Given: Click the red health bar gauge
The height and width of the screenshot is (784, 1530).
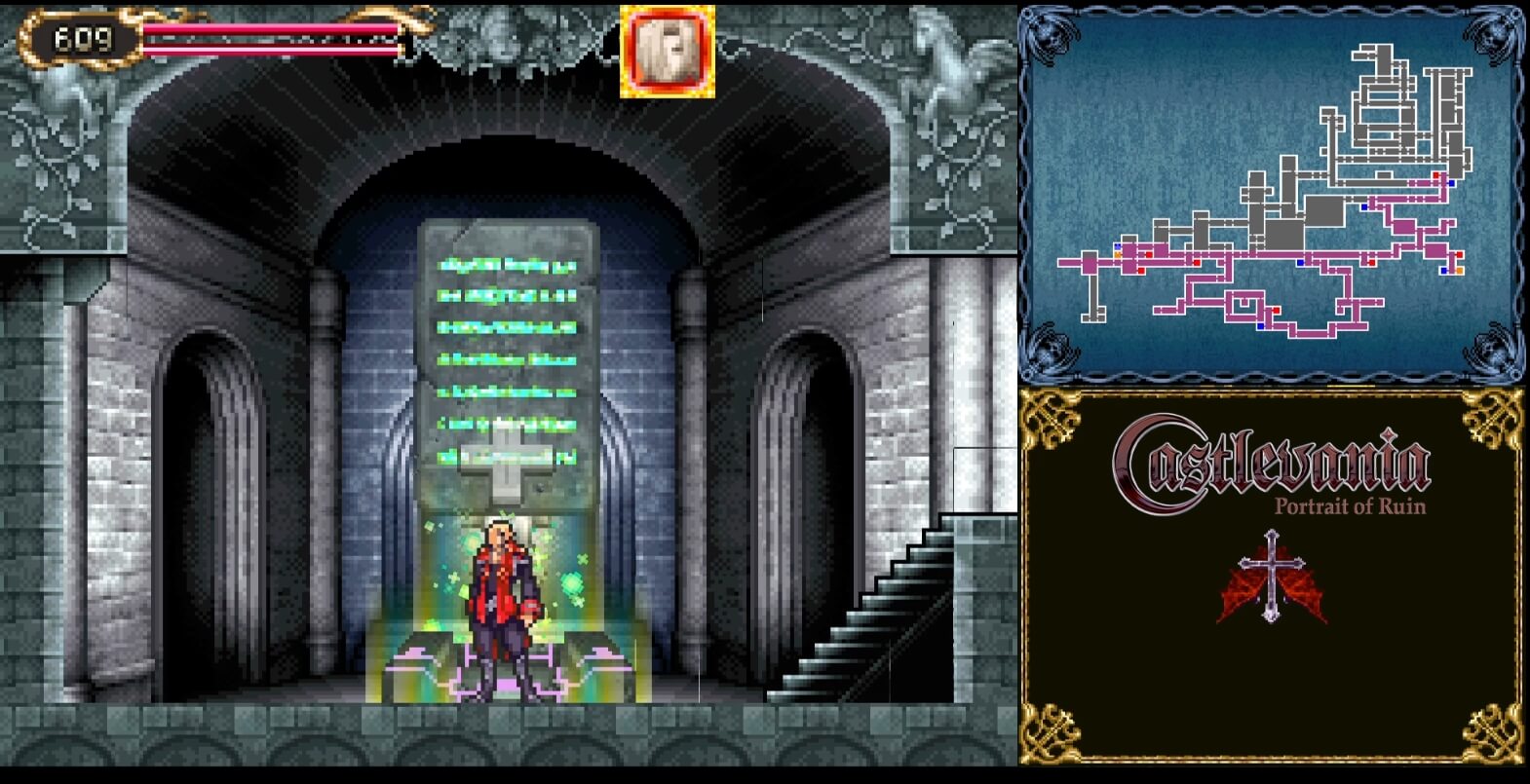Looking at the screenshot, I should click(x=273, y=41).
